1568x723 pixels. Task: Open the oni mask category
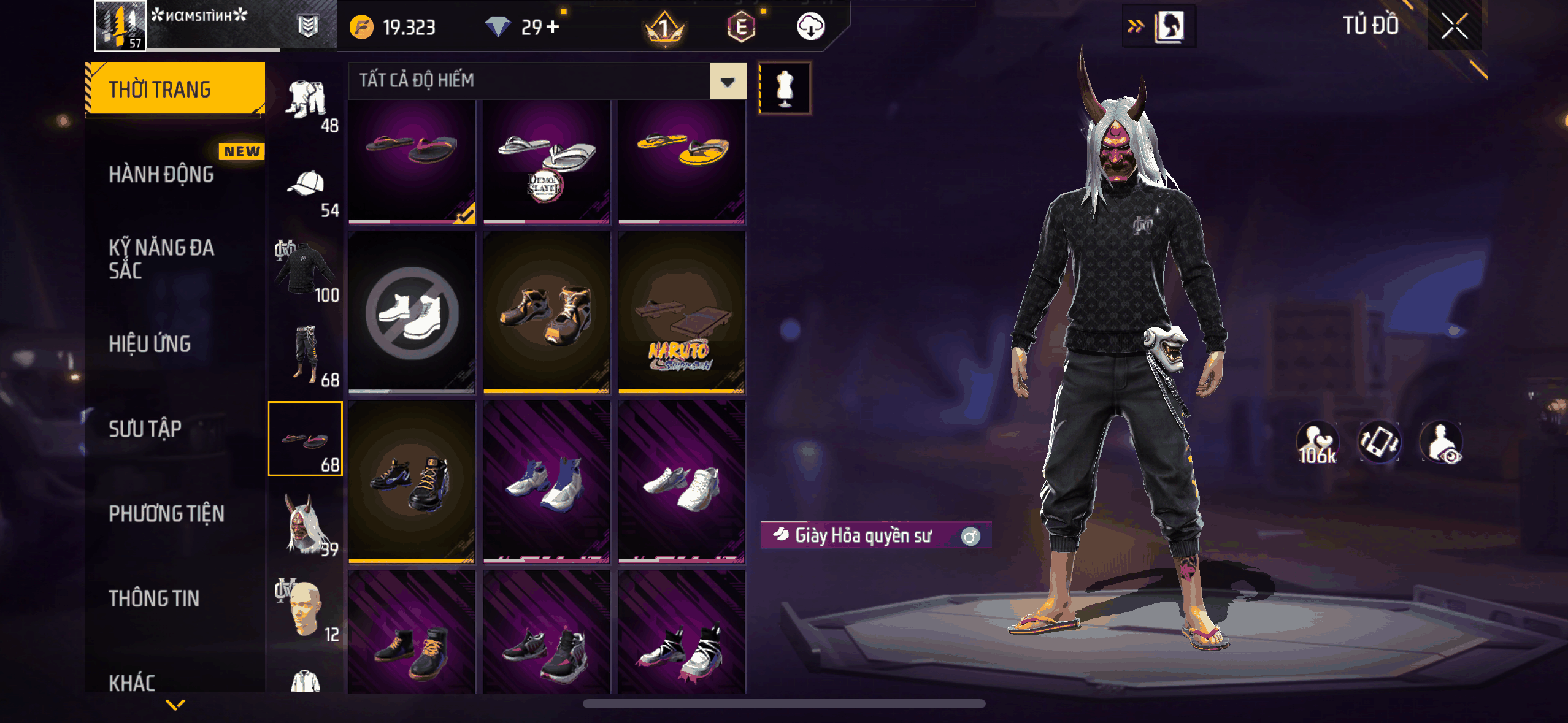(x=306, y=524)
